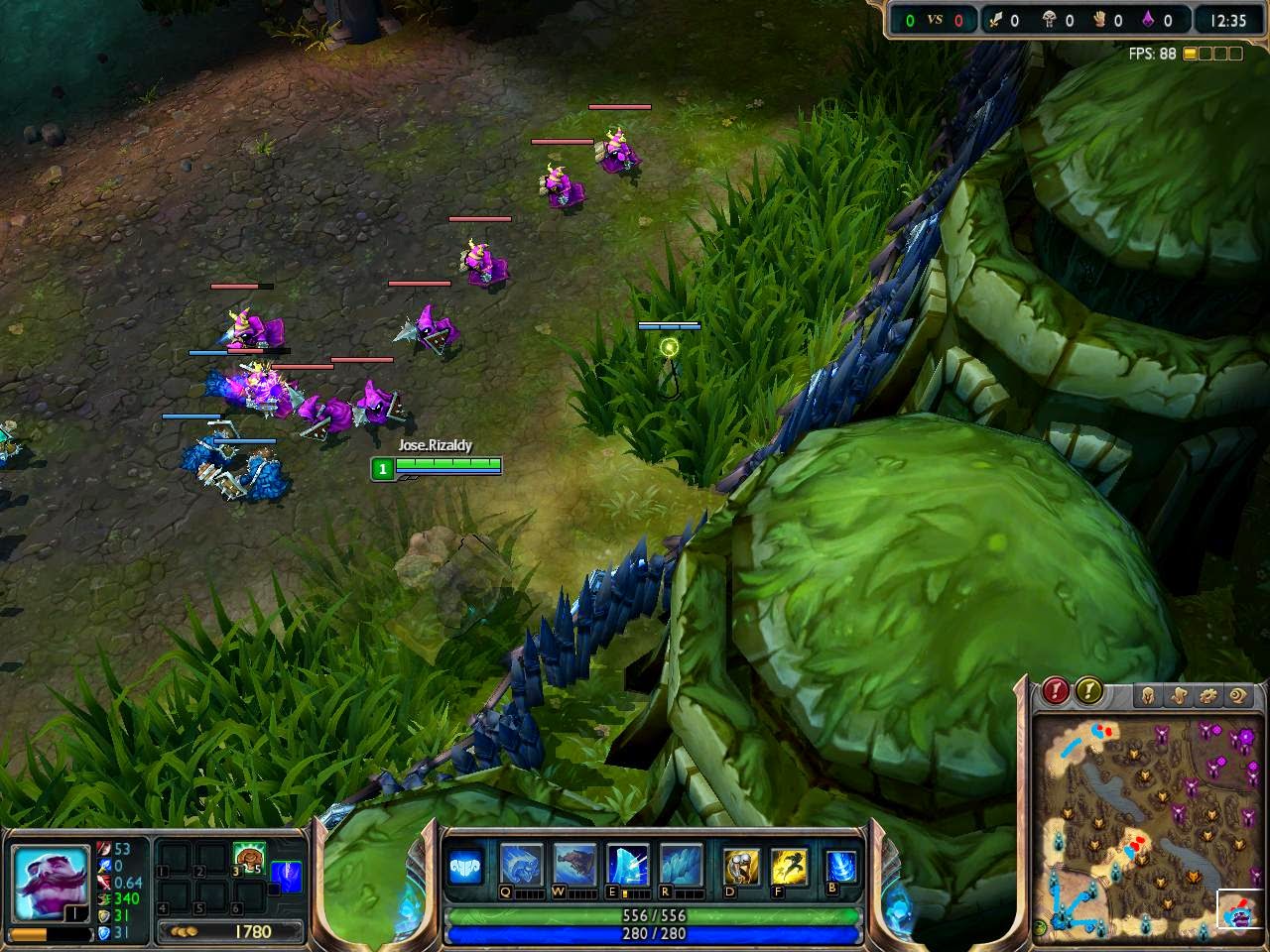Click the yellow exclamation ping button
The height and width of the screenshot is (952, 1270).
coord(1088,691)
